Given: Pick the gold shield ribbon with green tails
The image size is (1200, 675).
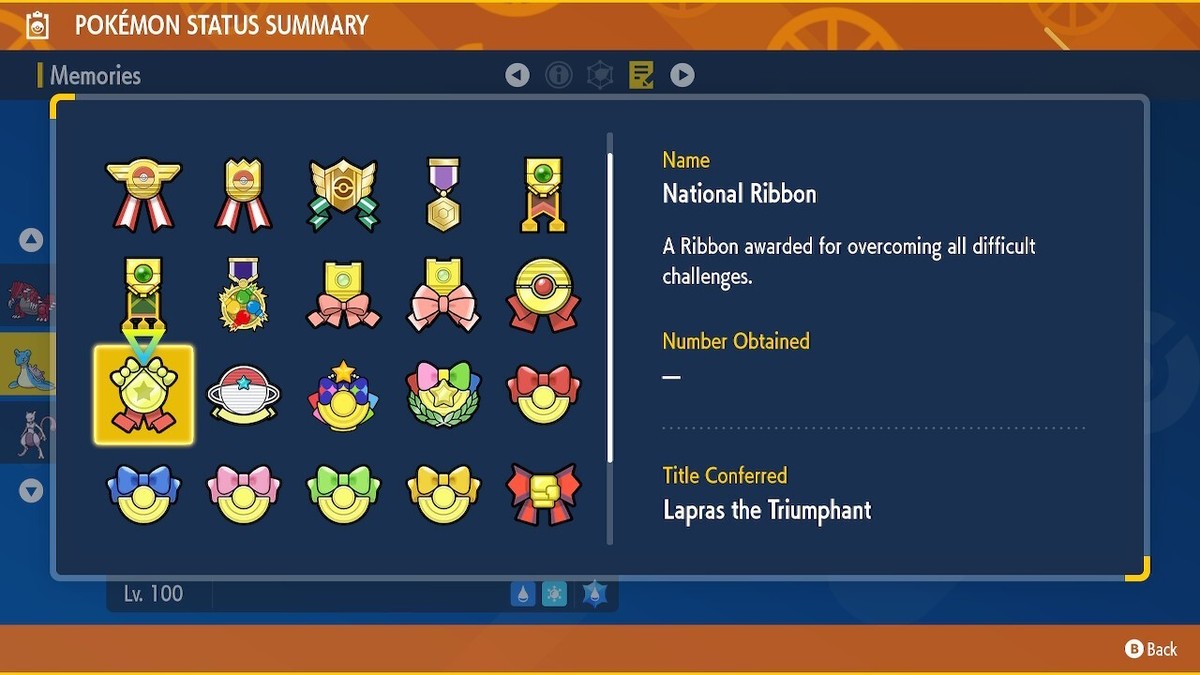Looking at the screenshot, I should click(x=344, y=194).
